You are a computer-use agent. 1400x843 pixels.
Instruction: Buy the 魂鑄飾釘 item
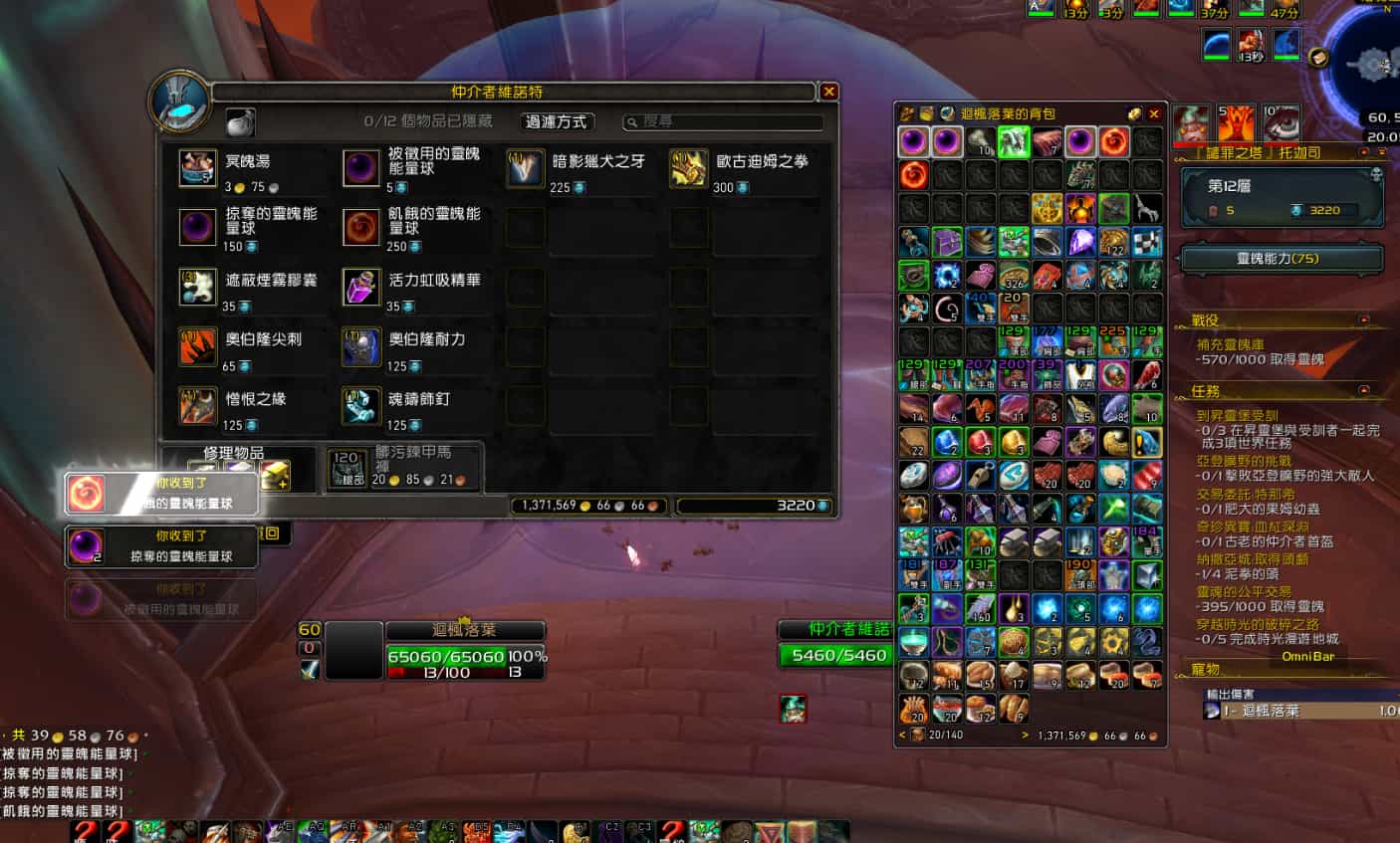(x=361, y=405)
